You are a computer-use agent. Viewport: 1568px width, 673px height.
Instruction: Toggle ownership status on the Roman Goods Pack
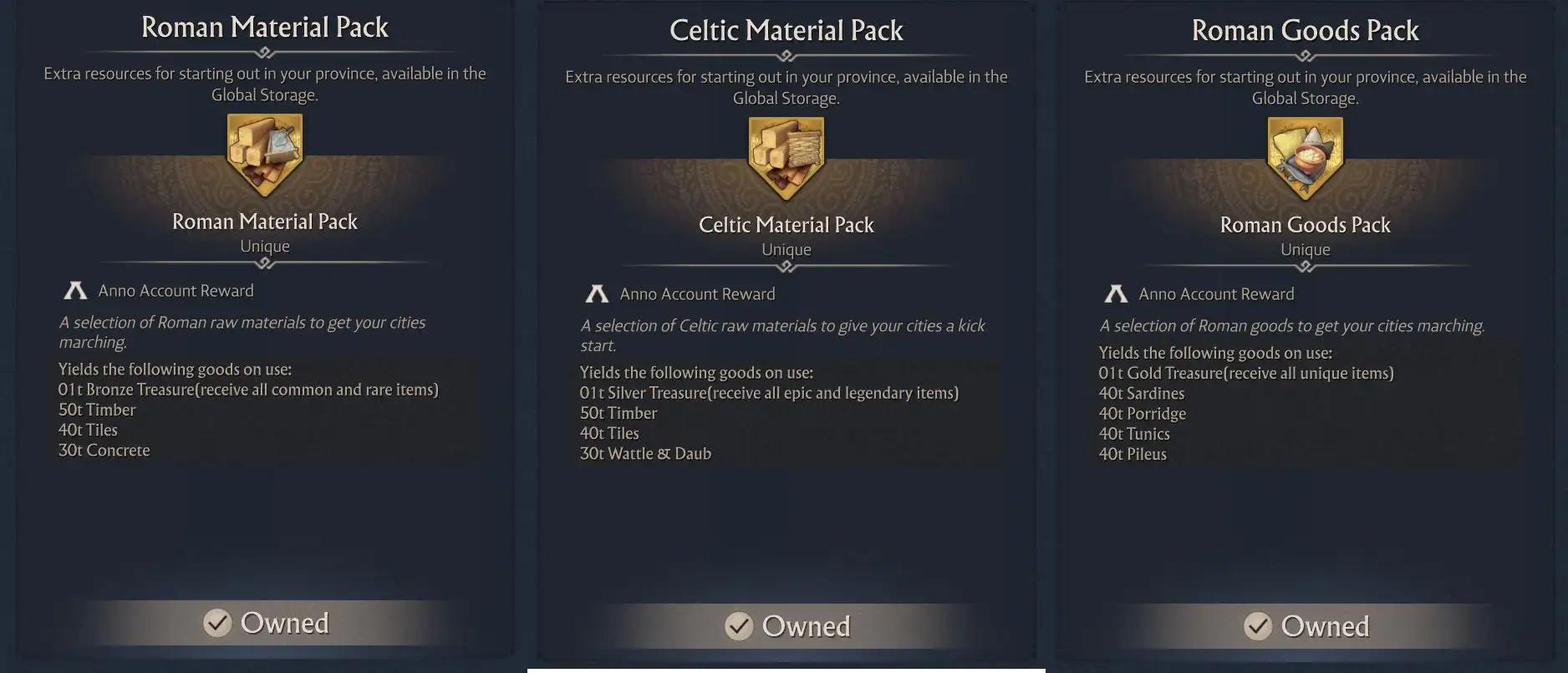pyautogui.click(x=1306, y=625)
